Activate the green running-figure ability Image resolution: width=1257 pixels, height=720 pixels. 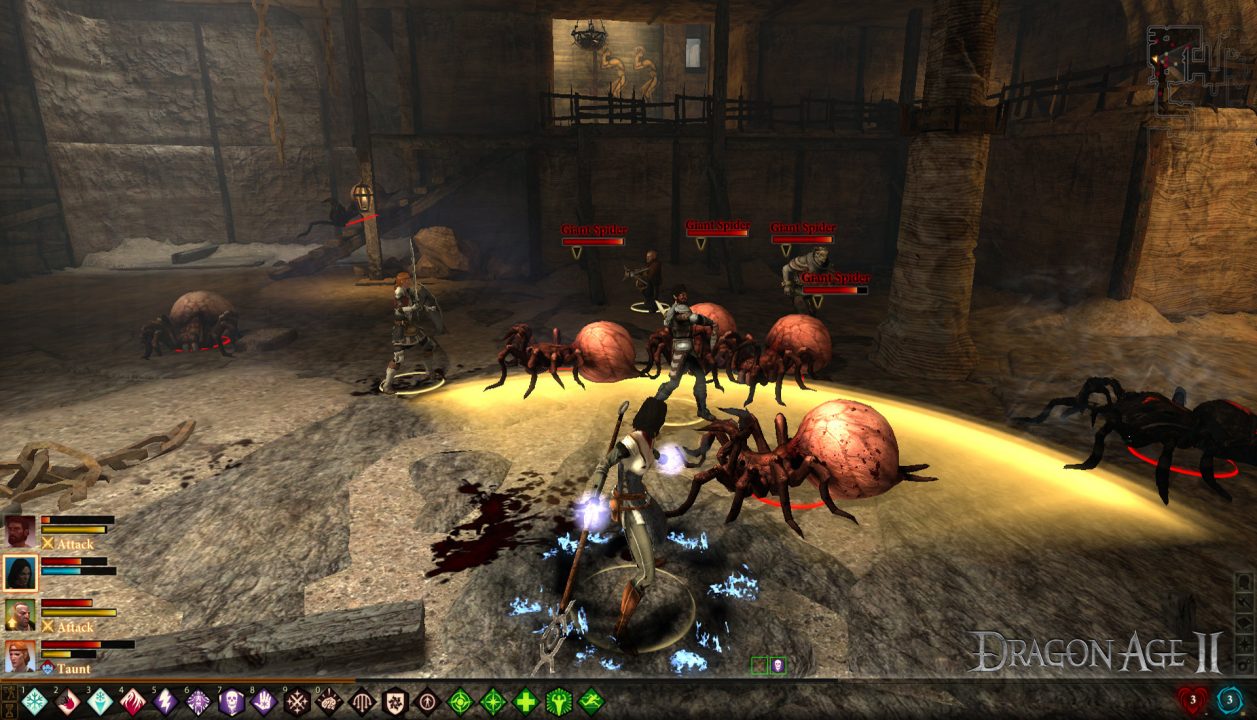[591, 701]
